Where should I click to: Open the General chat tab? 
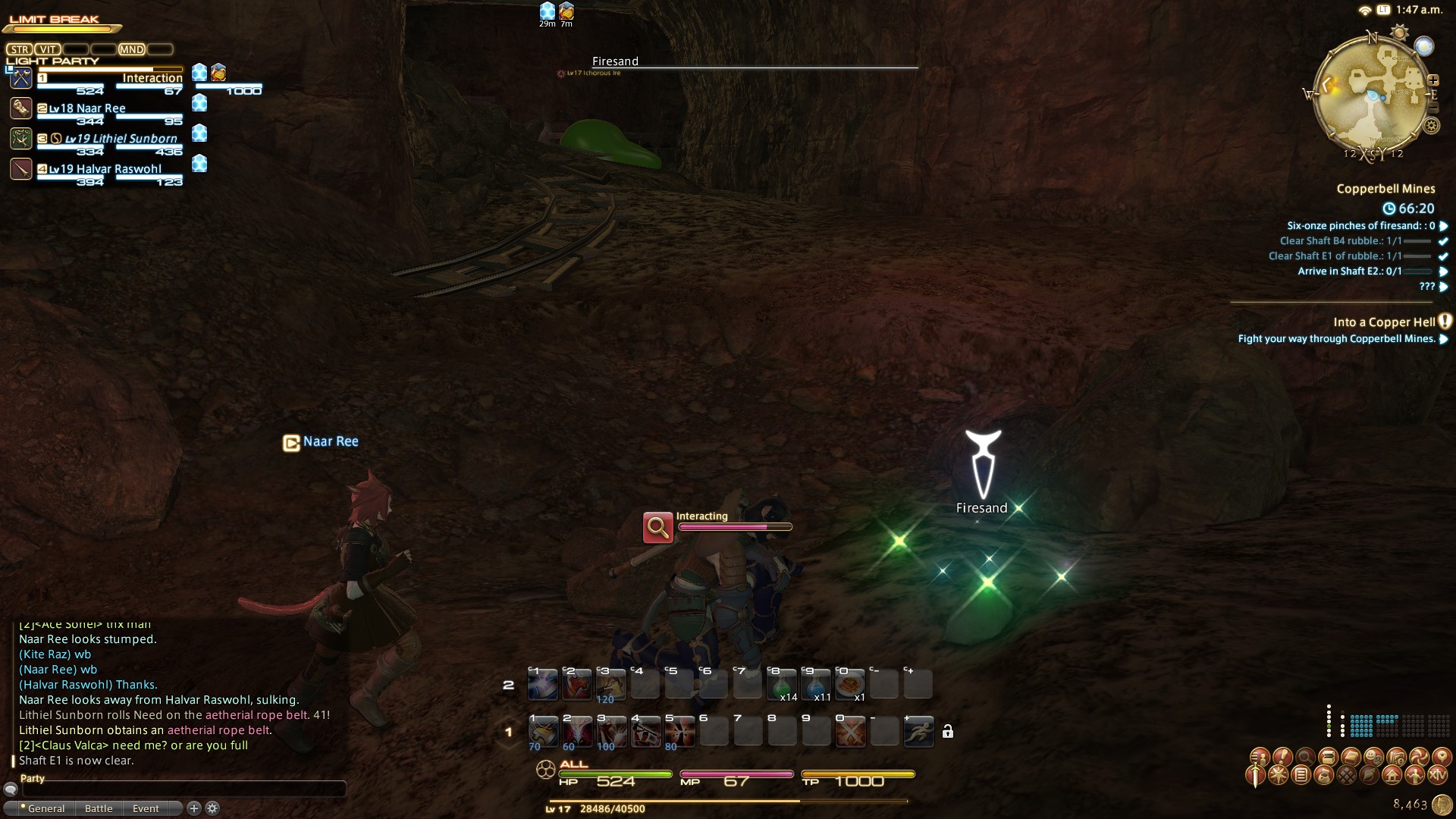(x=45, y=808)
